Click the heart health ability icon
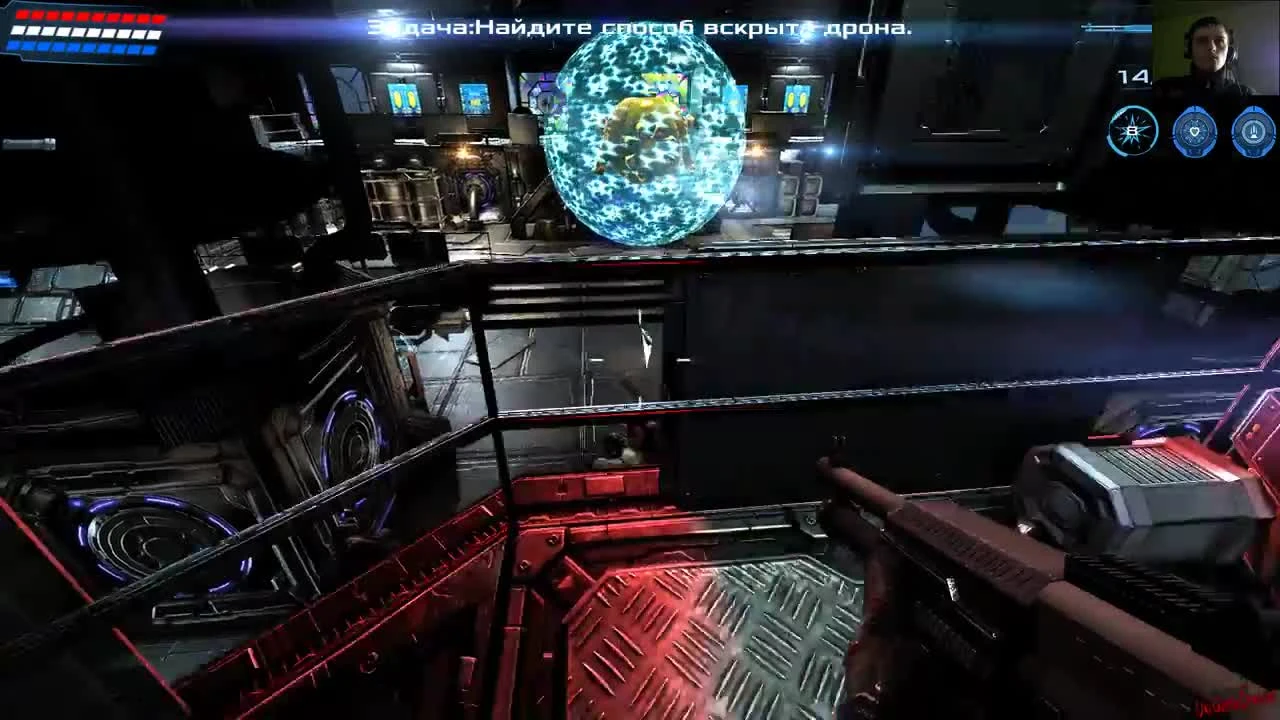1280x720 pixels. (x=1196, y=131)
